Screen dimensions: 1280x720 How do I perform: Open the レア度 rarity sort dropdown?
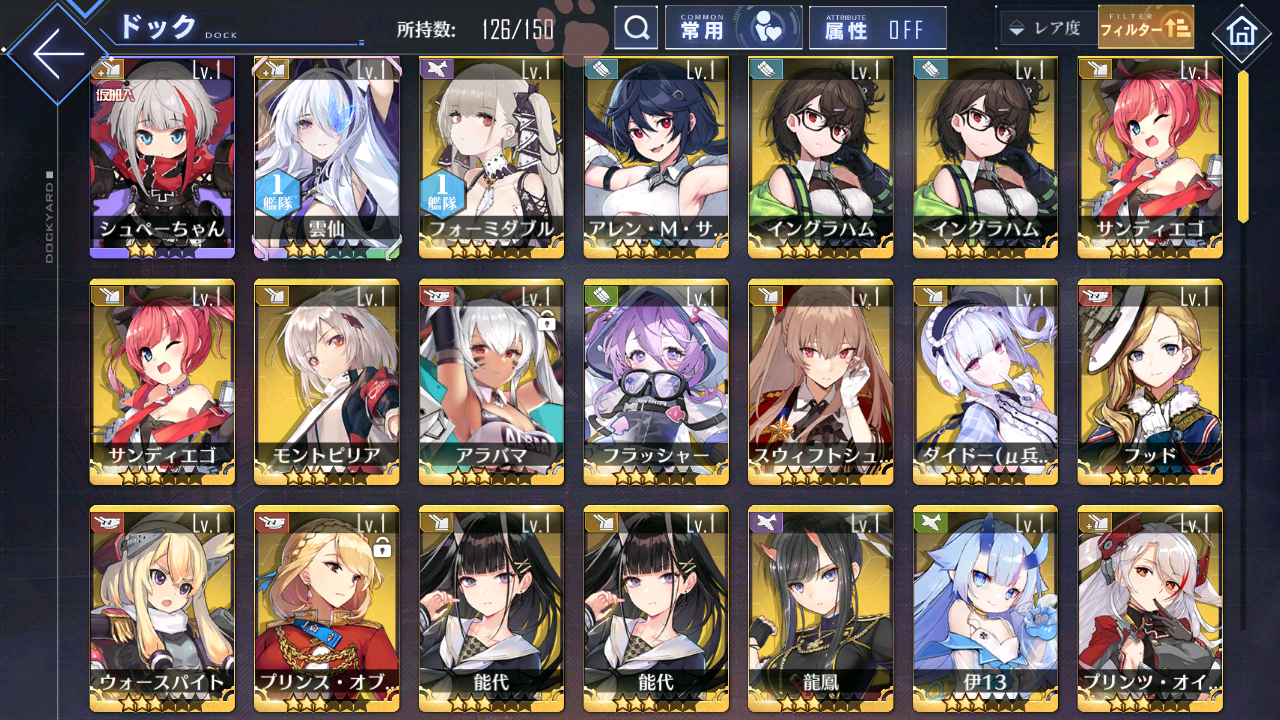tap(1047, 27)
